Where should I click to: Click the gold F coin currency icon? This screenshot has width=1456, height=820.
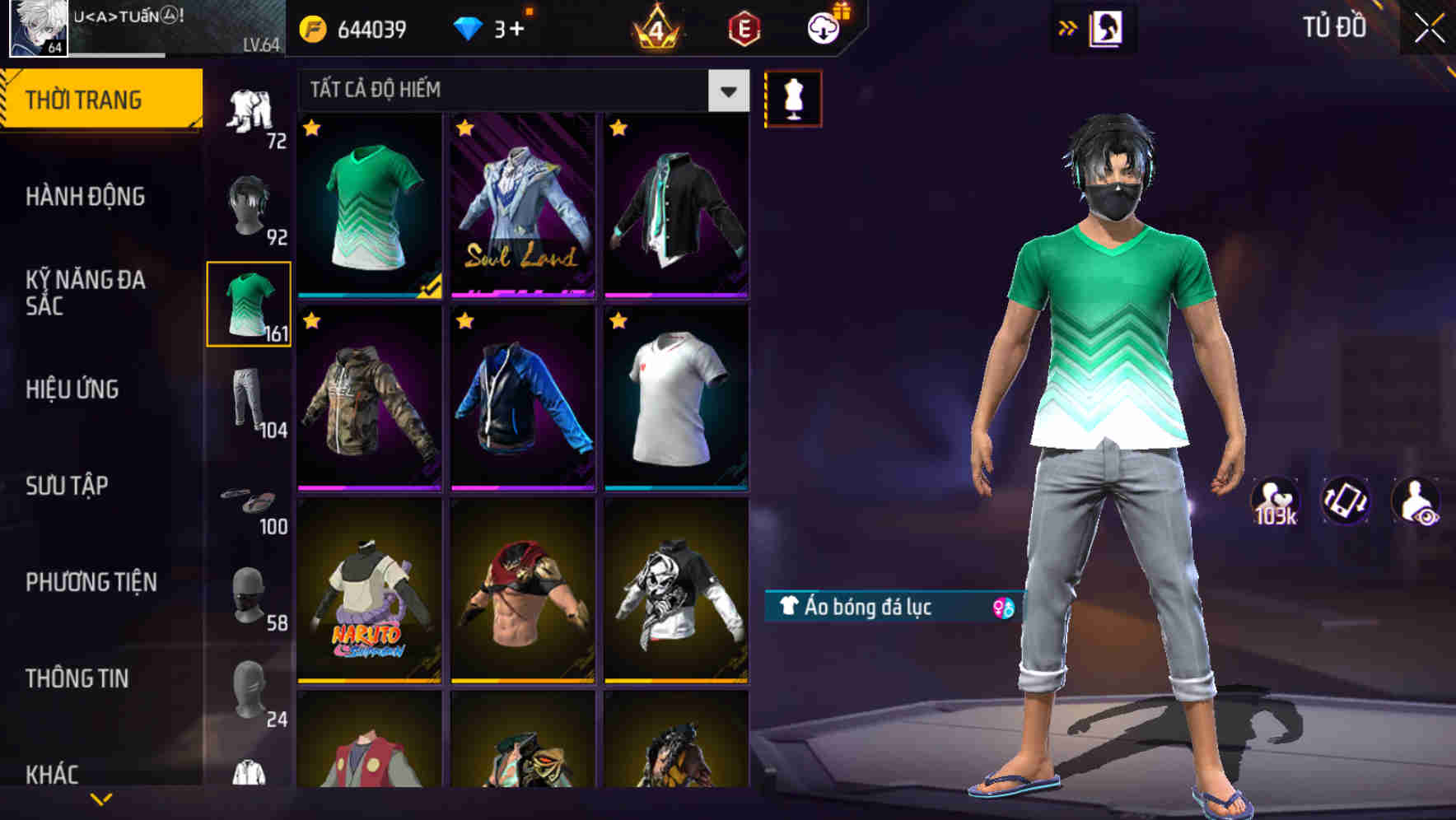314,27
